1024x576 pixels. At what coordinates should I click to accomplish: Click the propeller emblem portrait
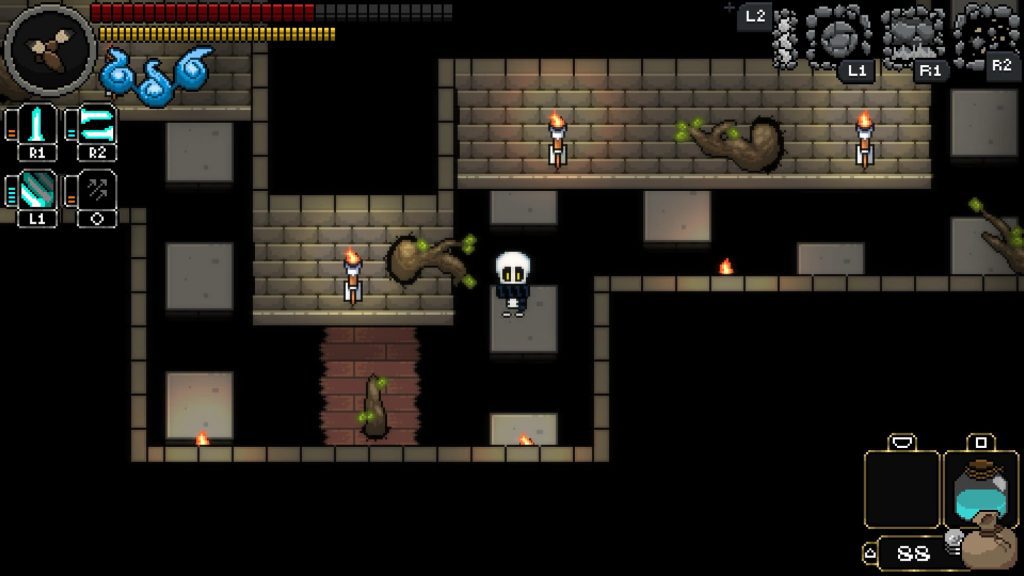point(48,49)
